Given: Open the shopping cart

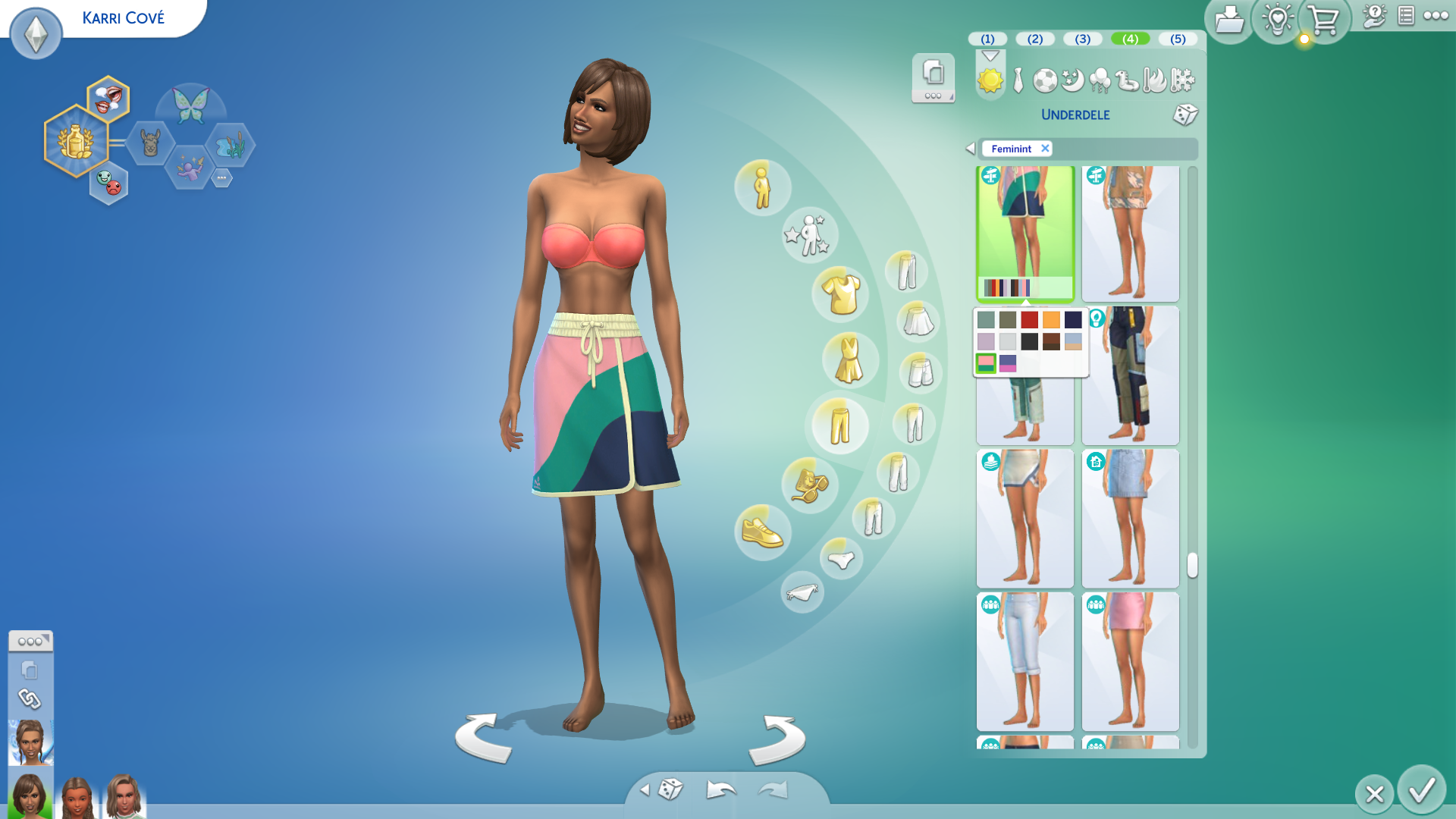Looking at the screenshot, I should [1324, 21].
